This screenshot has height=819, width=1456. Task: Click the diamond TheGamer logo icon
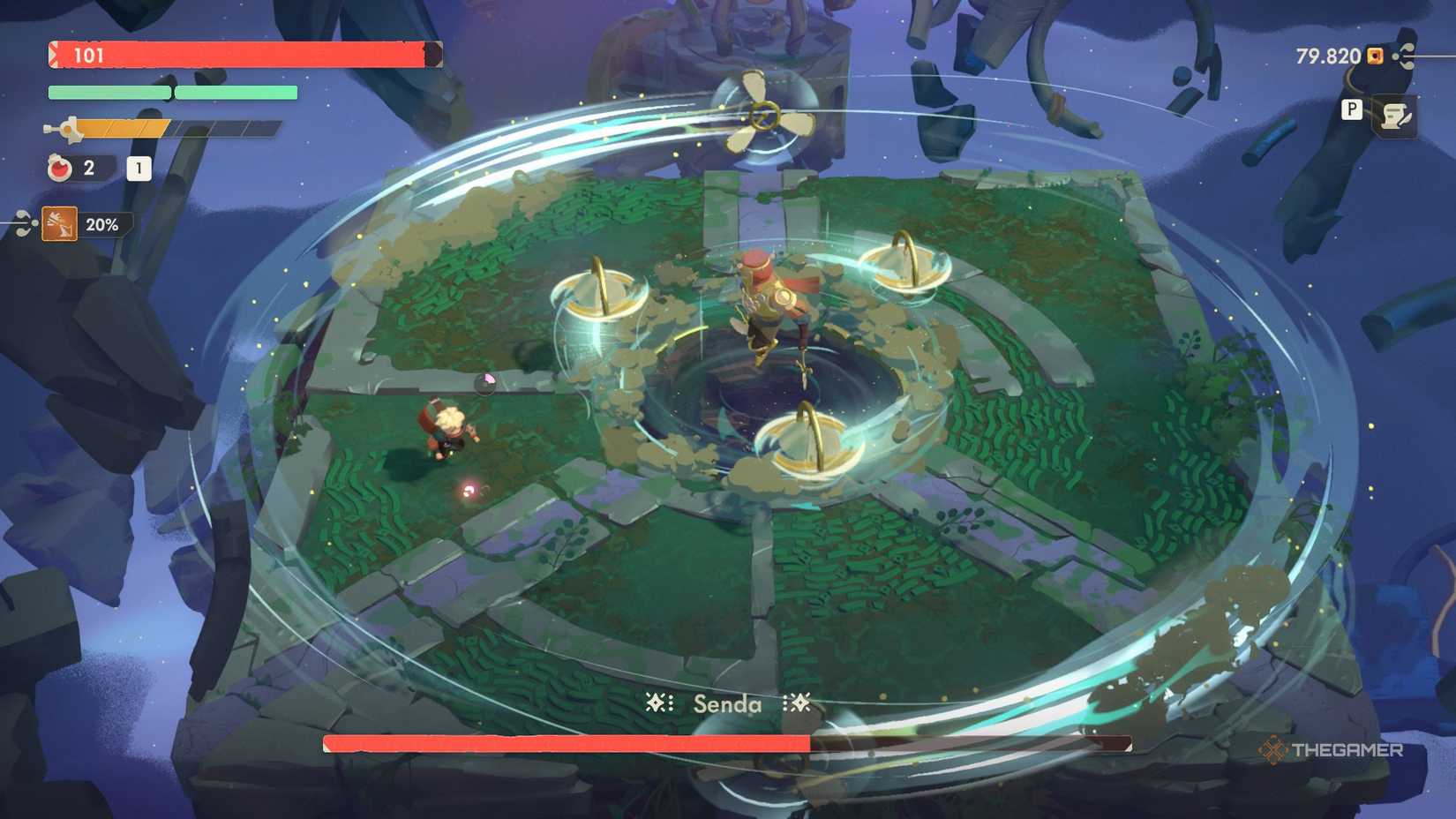[1274, 751]
